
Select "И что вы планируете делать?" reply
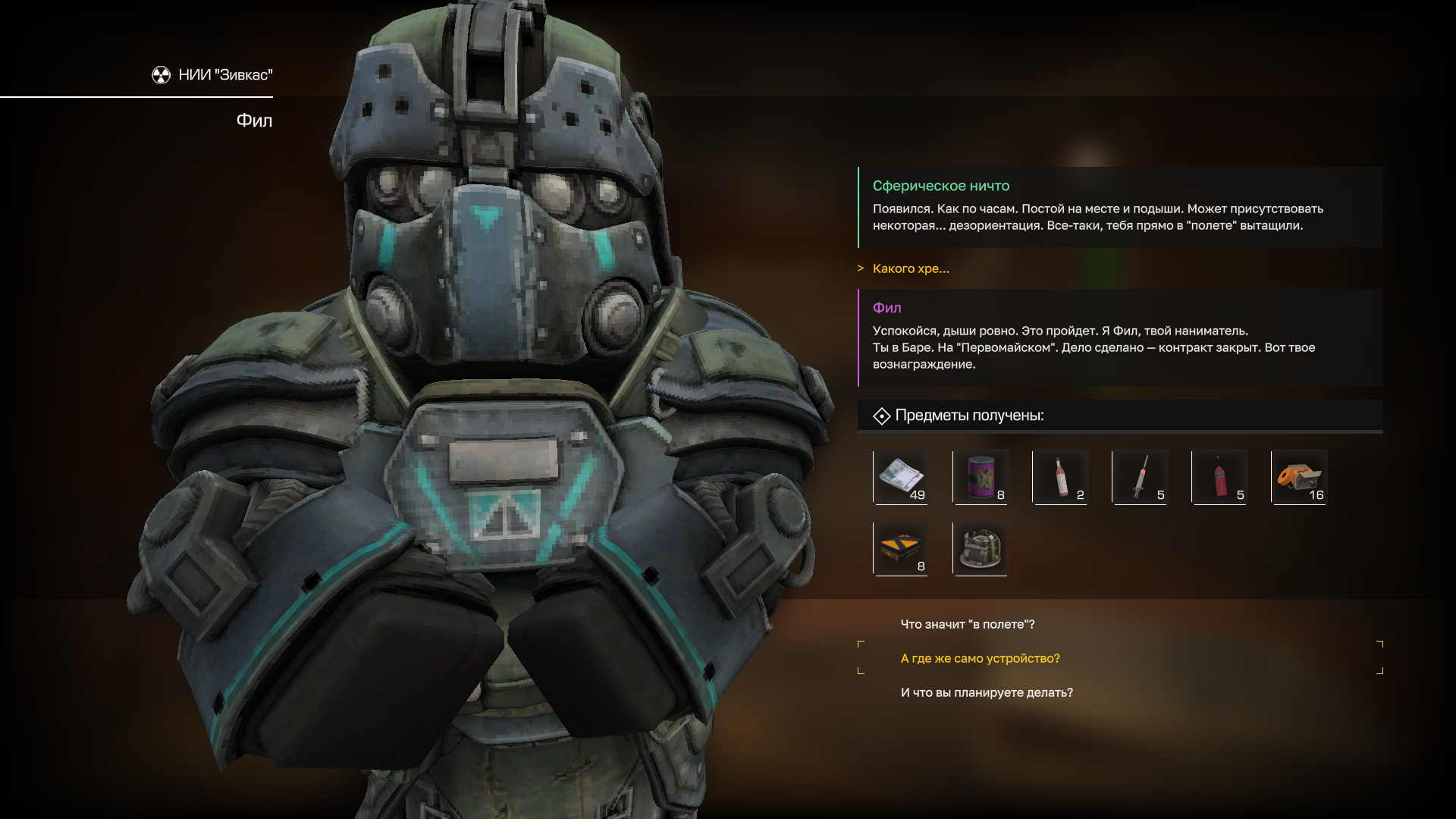[x=986, y=692]
